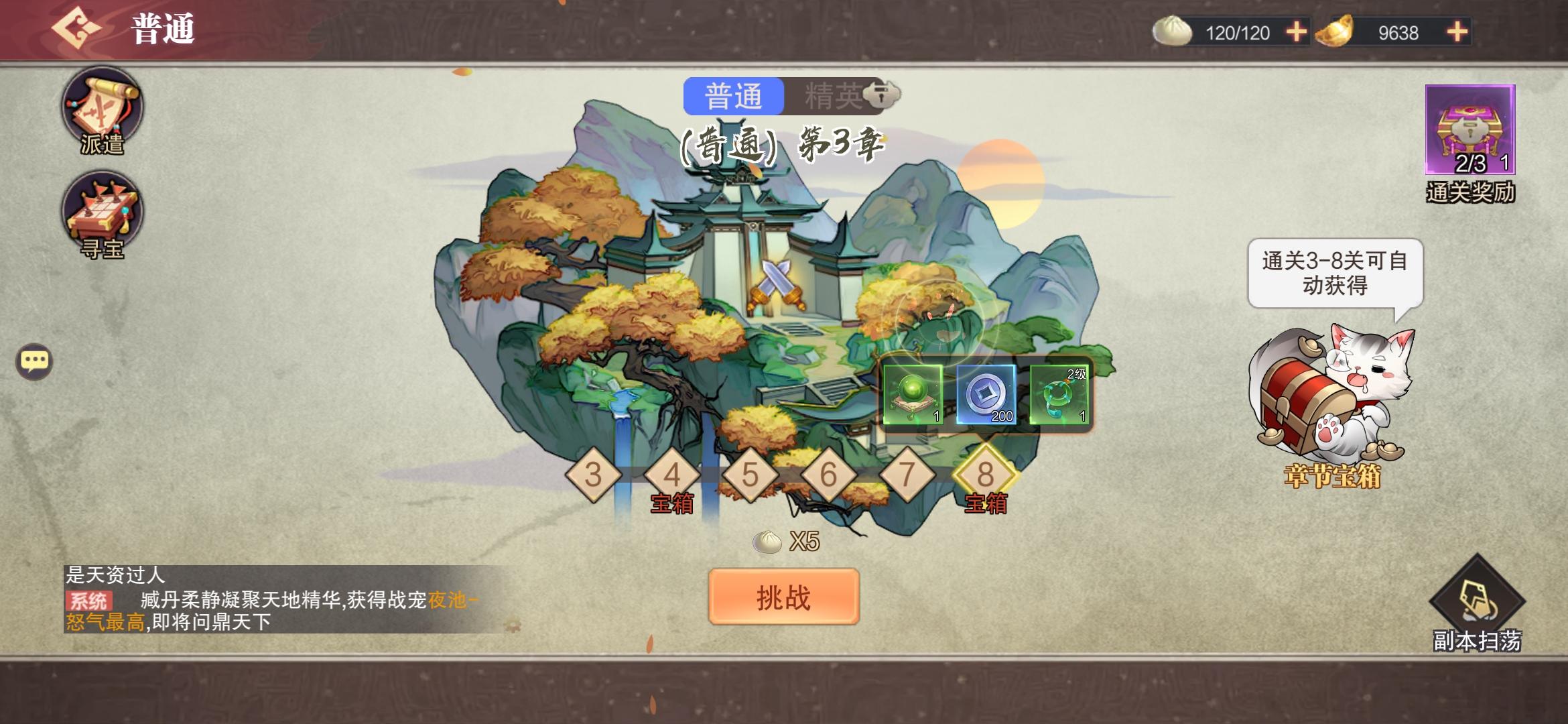1568x724 pixels.
Task: Stay on the 普通 normal tab
Action: coord(734,96)
